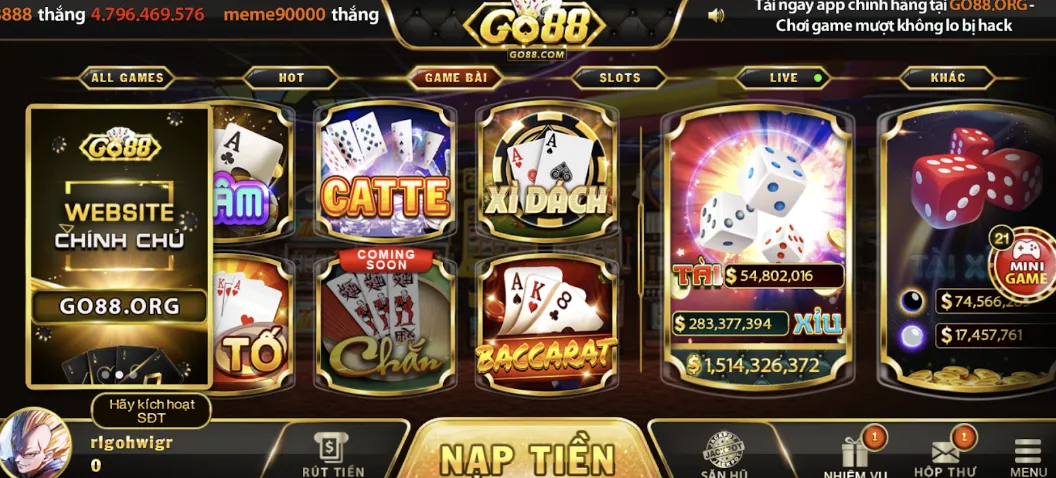Choose the Chắn coming soon tile
Image resolution: width=1056 pixels, height=478 pixels.
coord(384,322)
